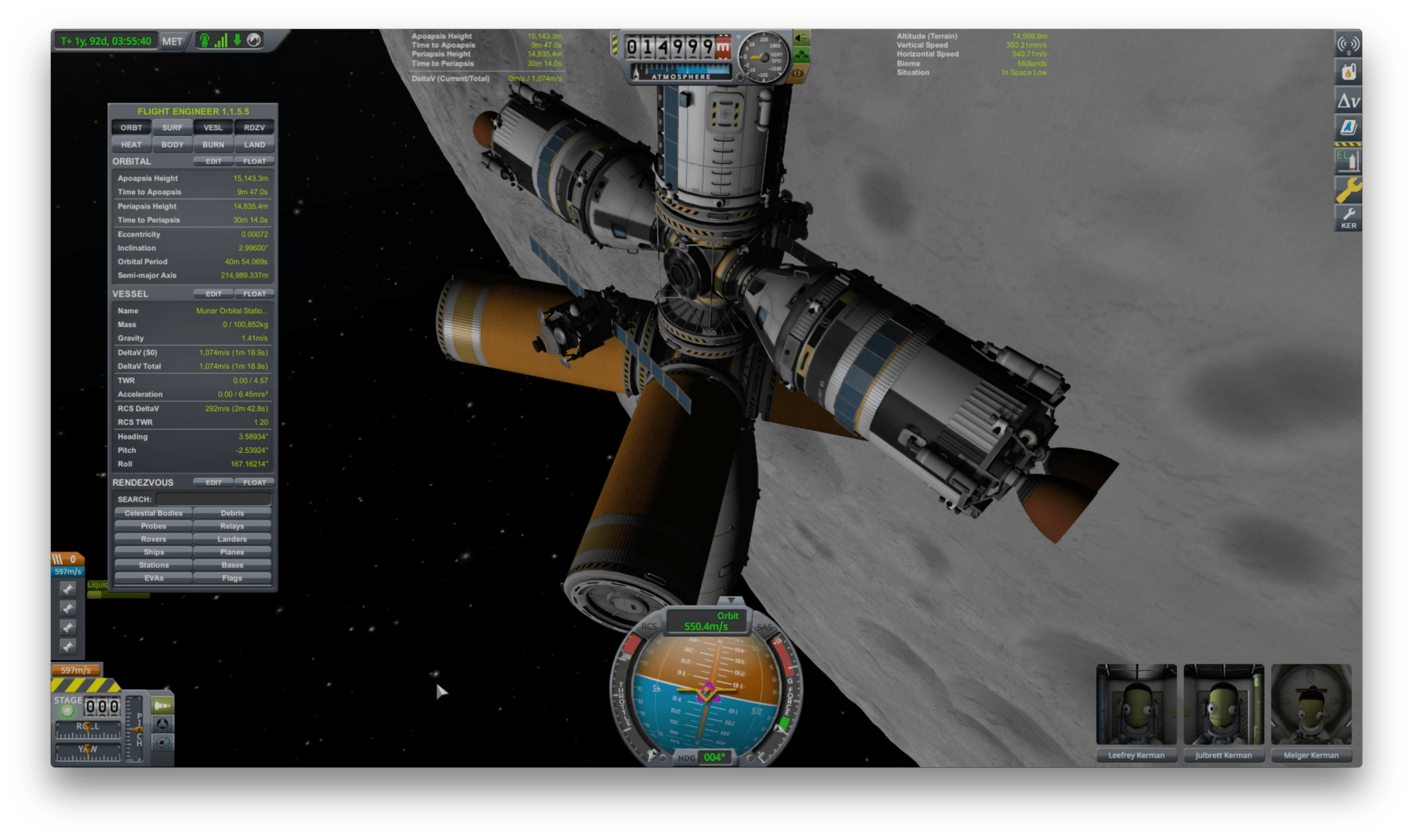Screen dimensions: 1413x840
Task: Select the Debris target category
Action: (232, 514)
